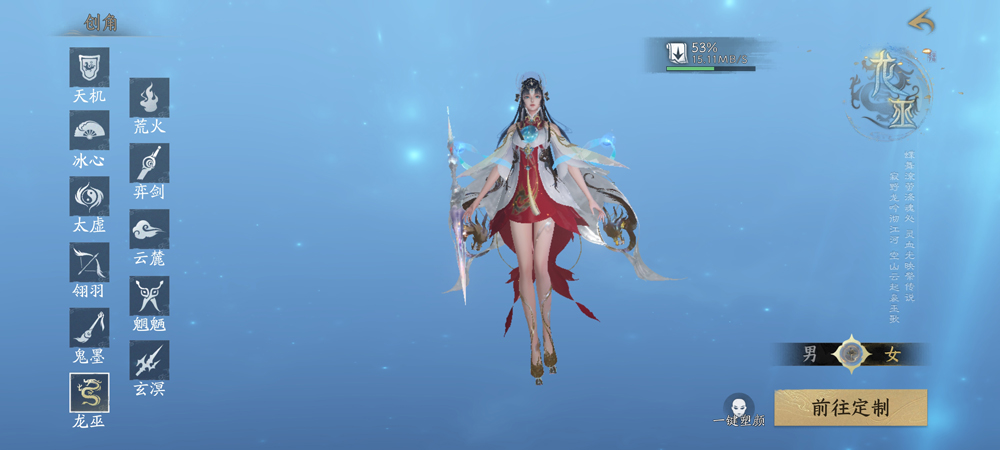The width and height of the screenshot is (1000, 450).
Task: Pick the 太虚 class icon
Action: click(89, 196)
